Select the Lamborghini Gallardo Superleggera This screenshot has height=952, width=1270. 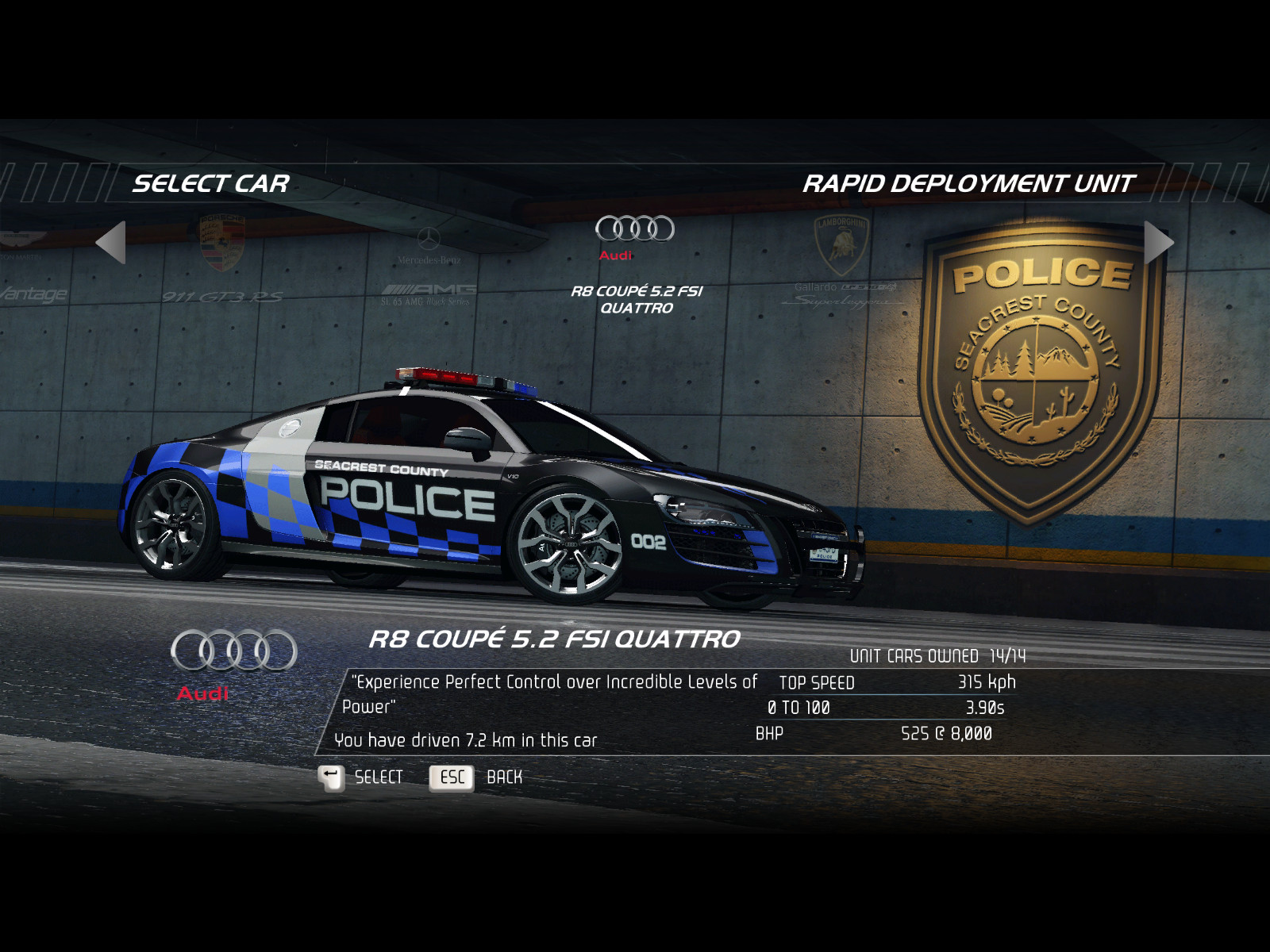point(843,262)
